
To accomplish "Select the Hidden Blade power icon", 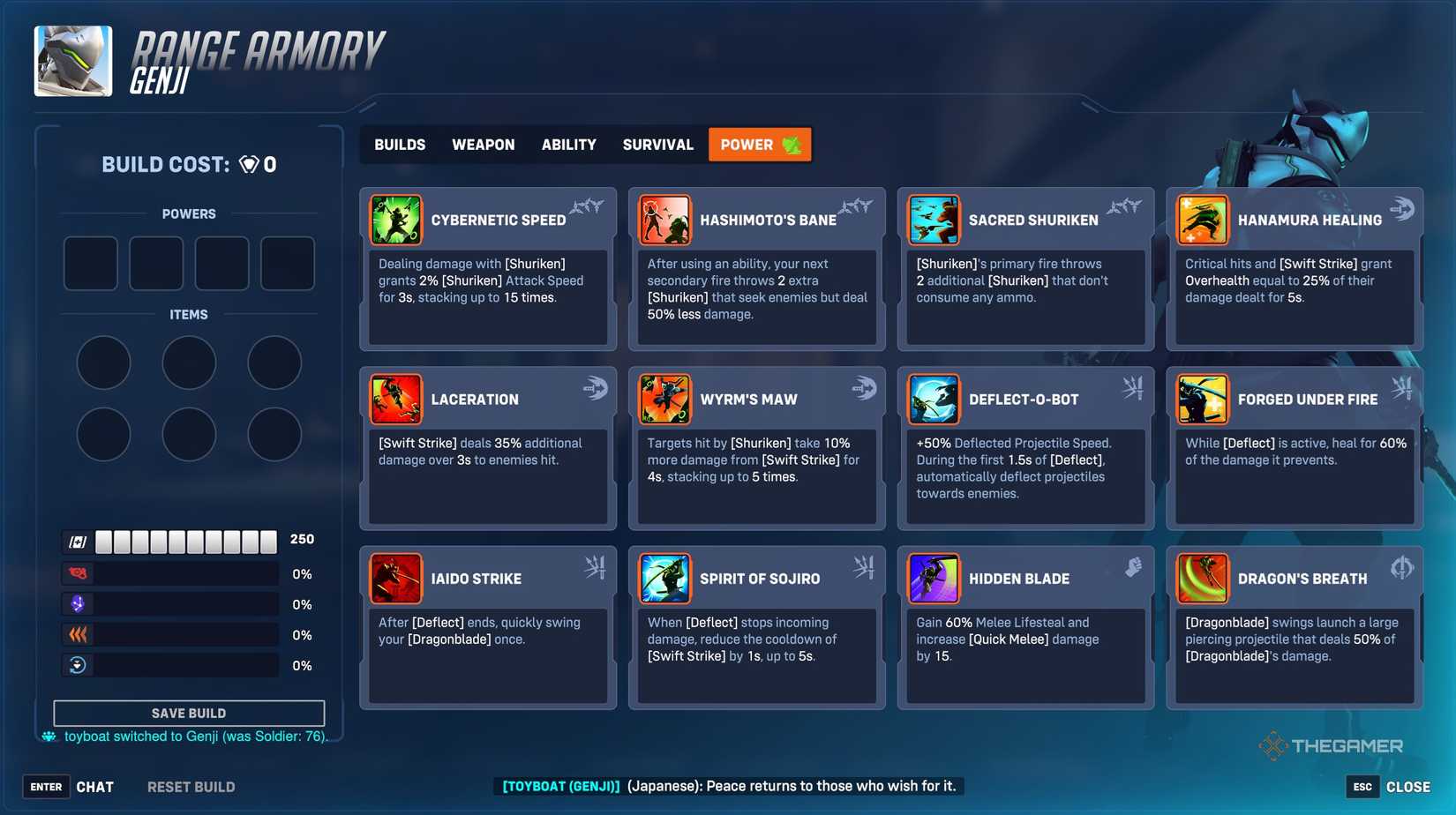I will click(934, 578).
